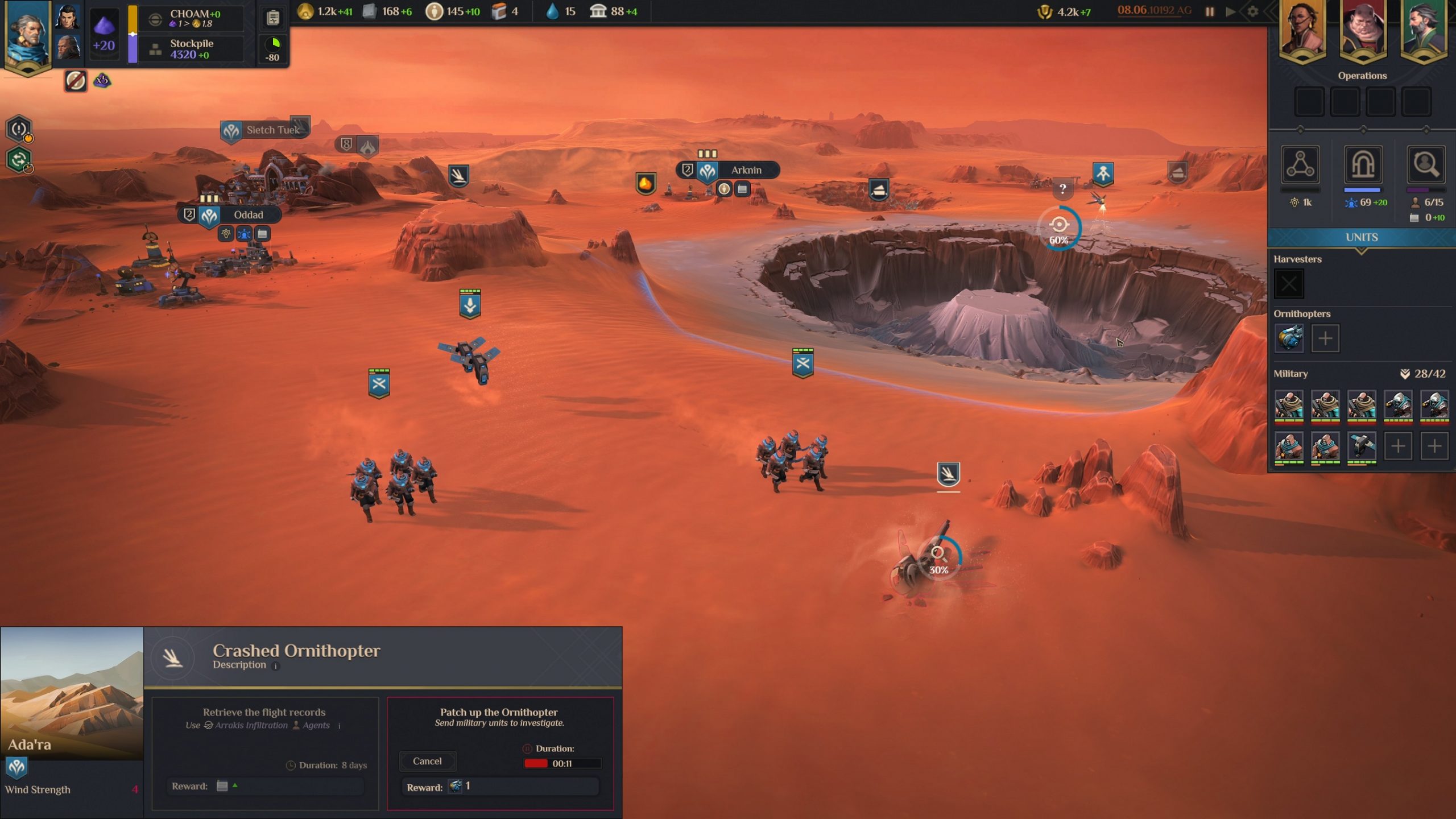
Task: Open the settings gear icon
Action: point(1252,11)
